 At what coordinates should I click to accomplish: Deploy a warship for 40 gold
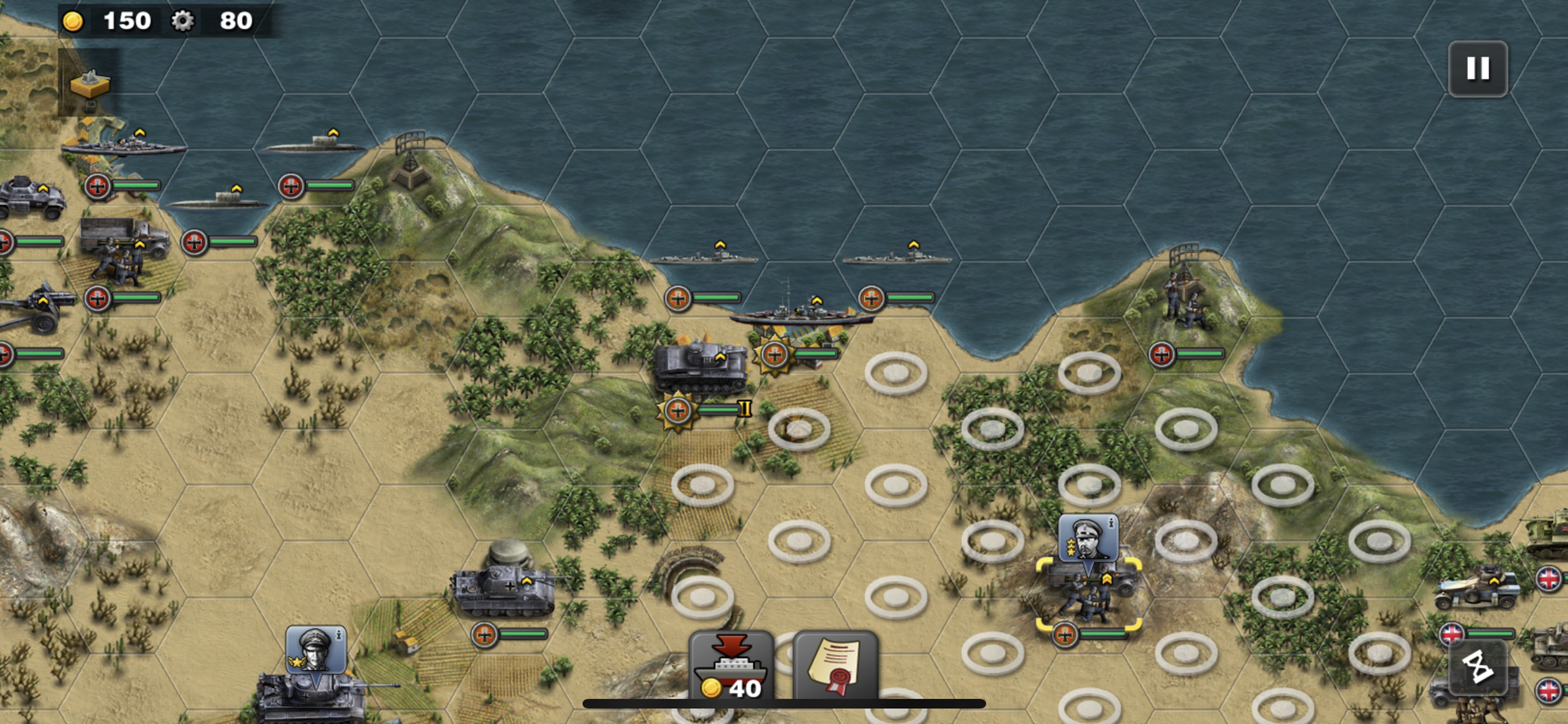731,667
